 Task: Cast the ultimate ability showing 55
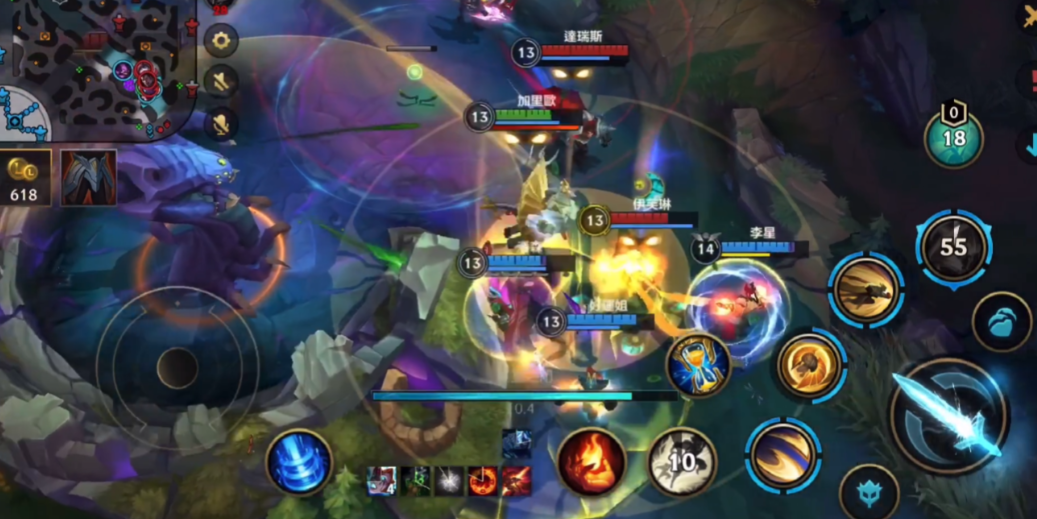[x=953, y=246]
